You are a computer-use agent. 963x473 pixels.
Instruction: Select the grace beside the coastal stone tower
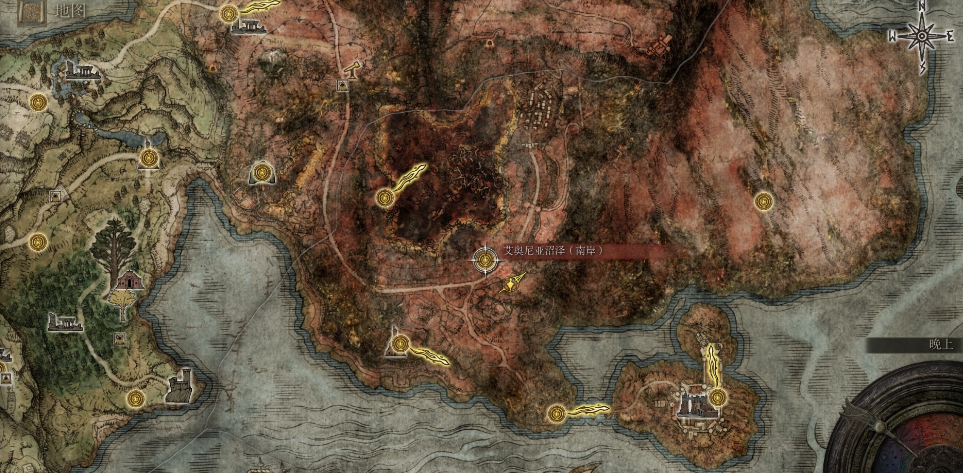coord(137,398)
